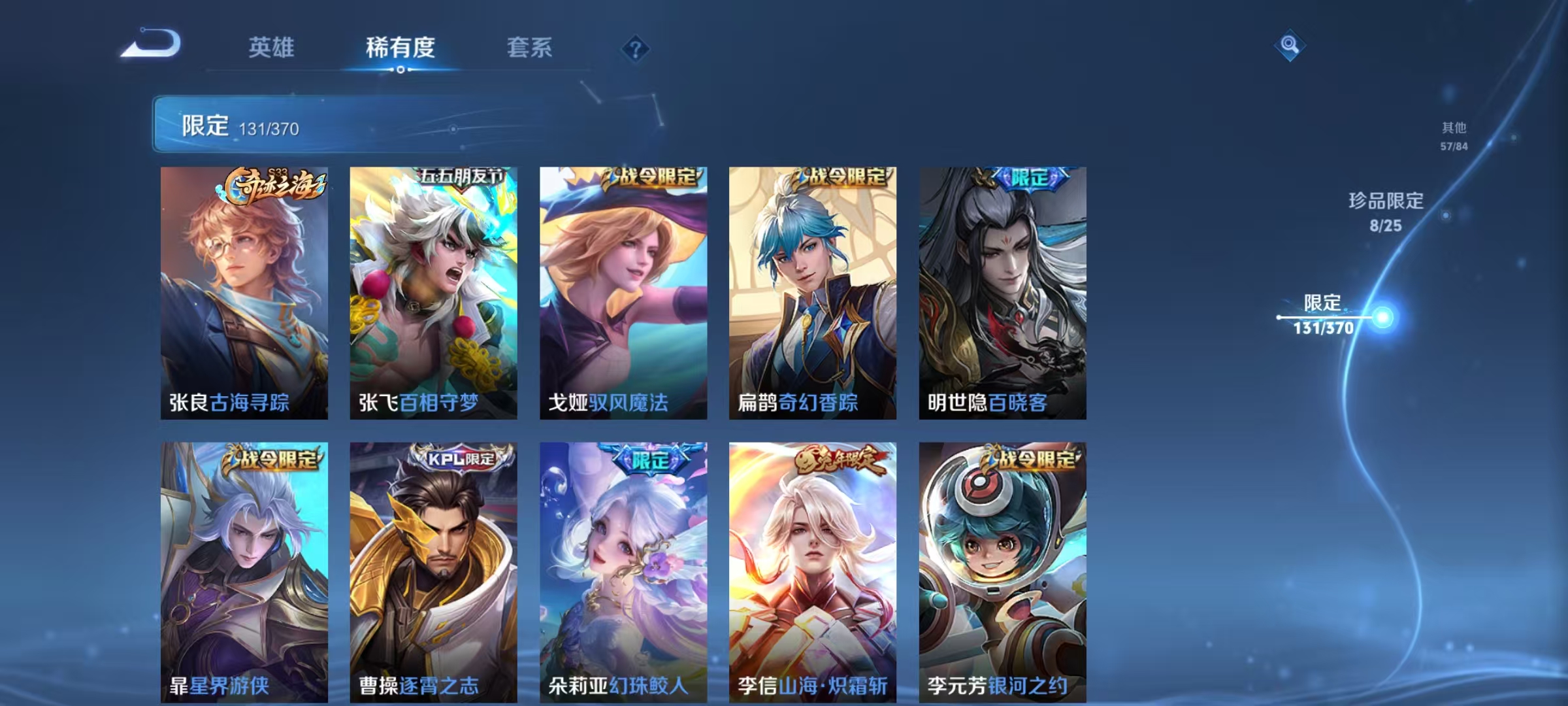Switch to the 套系 tab
Image resolution: width=1568 pixels, height=706 pixels.
tap(531, 48)
